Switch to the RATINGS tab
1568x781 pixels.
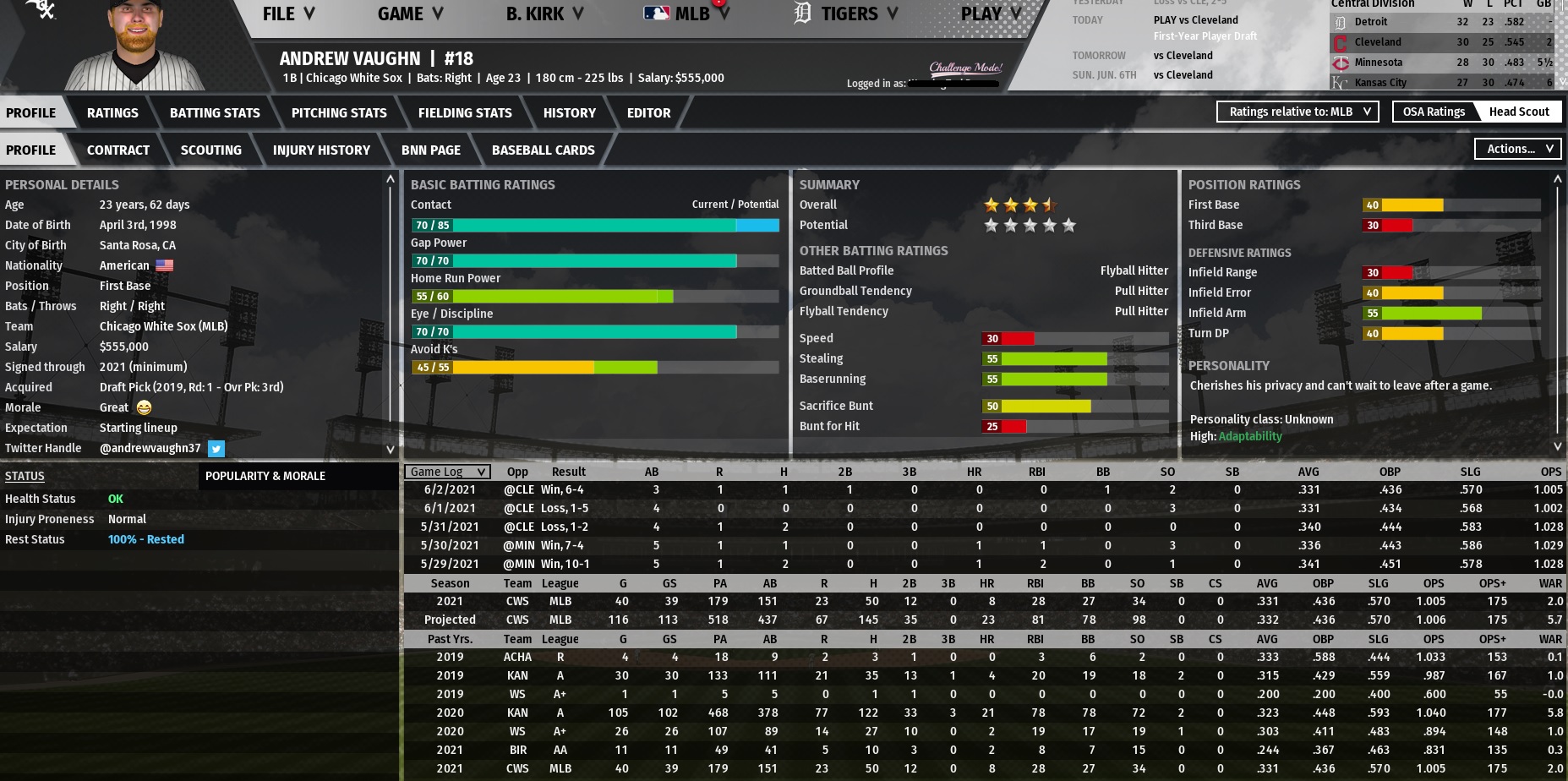pos(112,112)
